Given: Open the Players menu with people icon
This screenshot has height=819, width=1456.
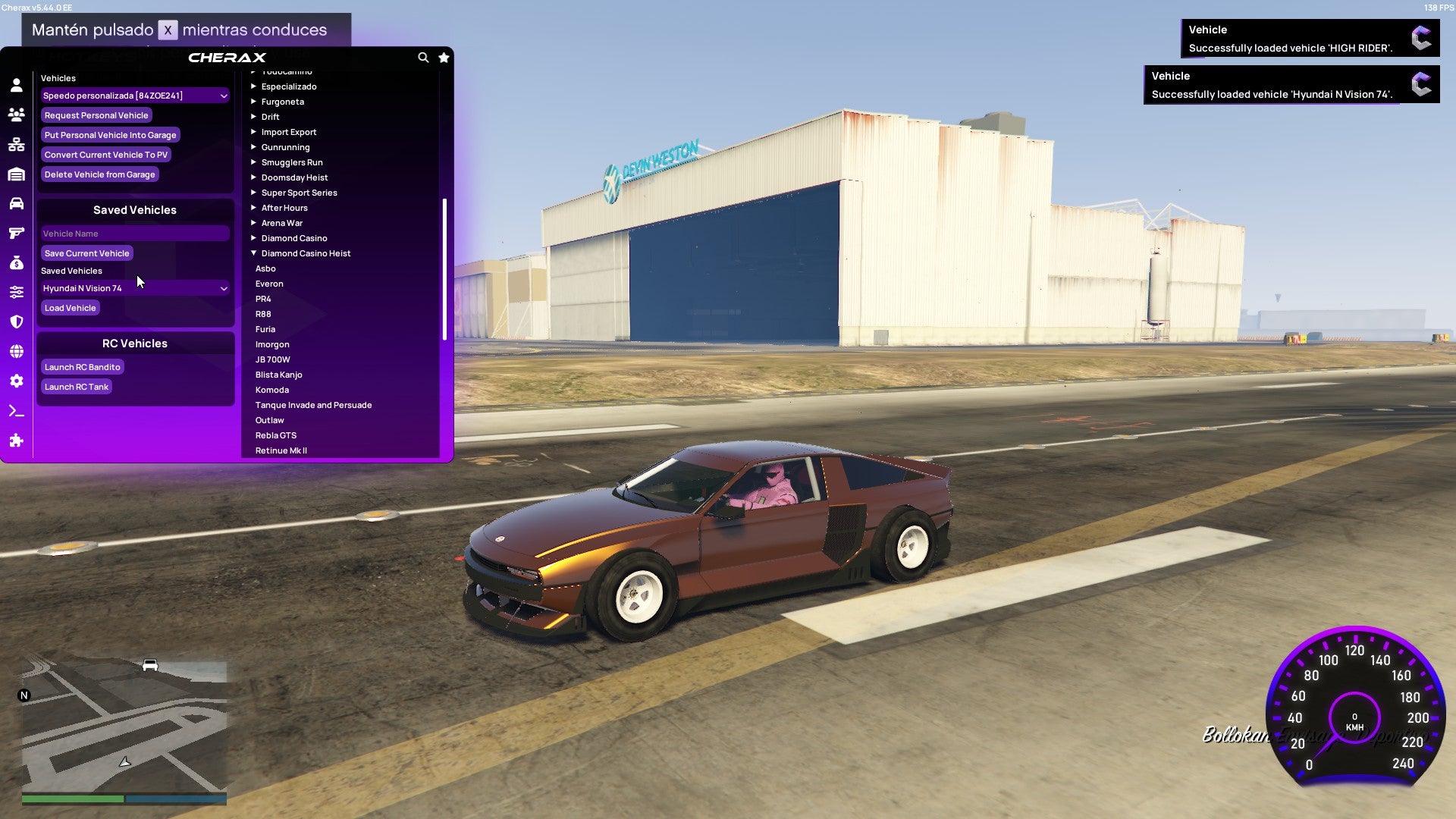Looking at the screenshot, I should tap(17, 115).
